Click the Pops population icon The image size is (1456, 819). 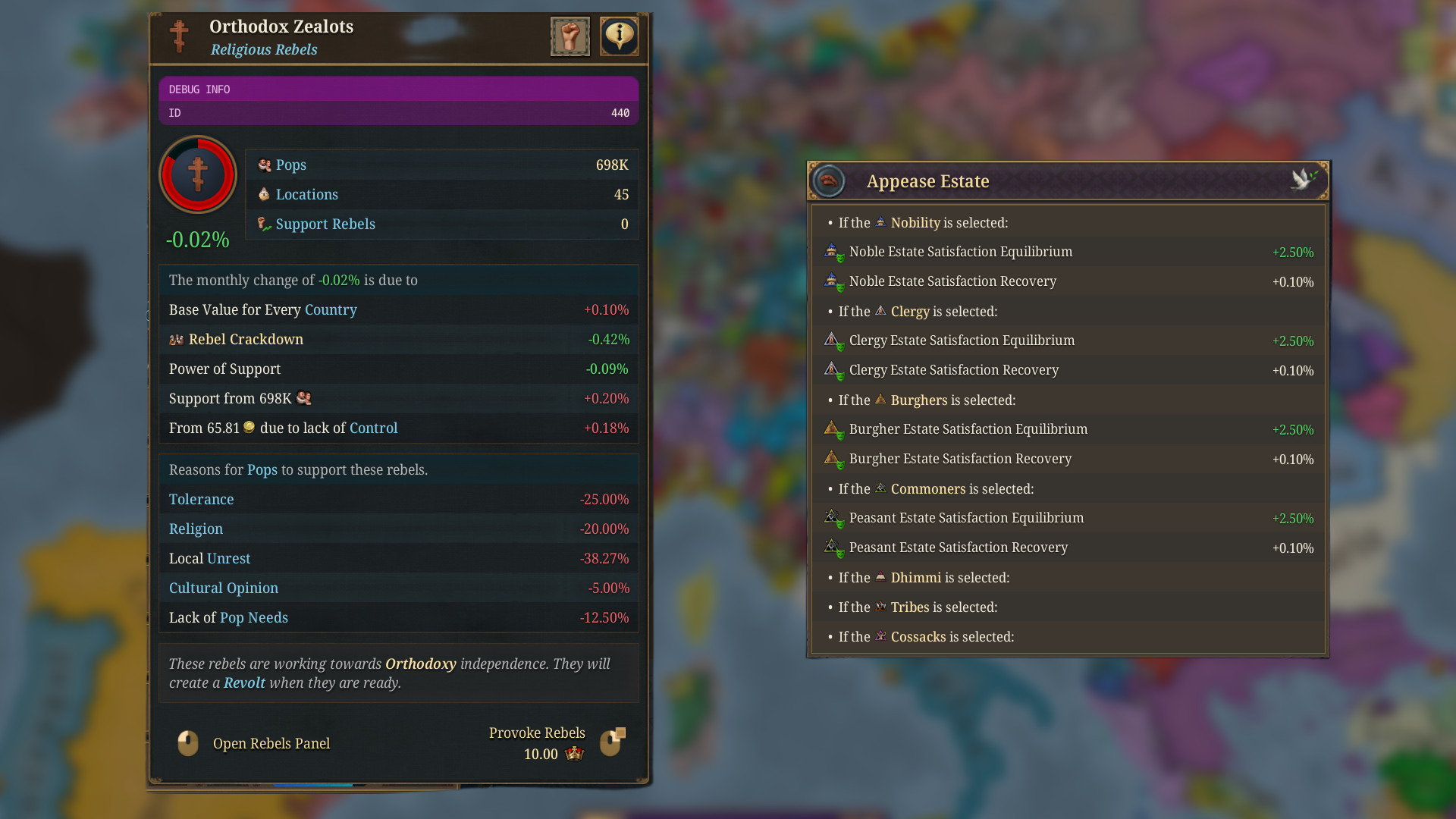click(265, 165)
